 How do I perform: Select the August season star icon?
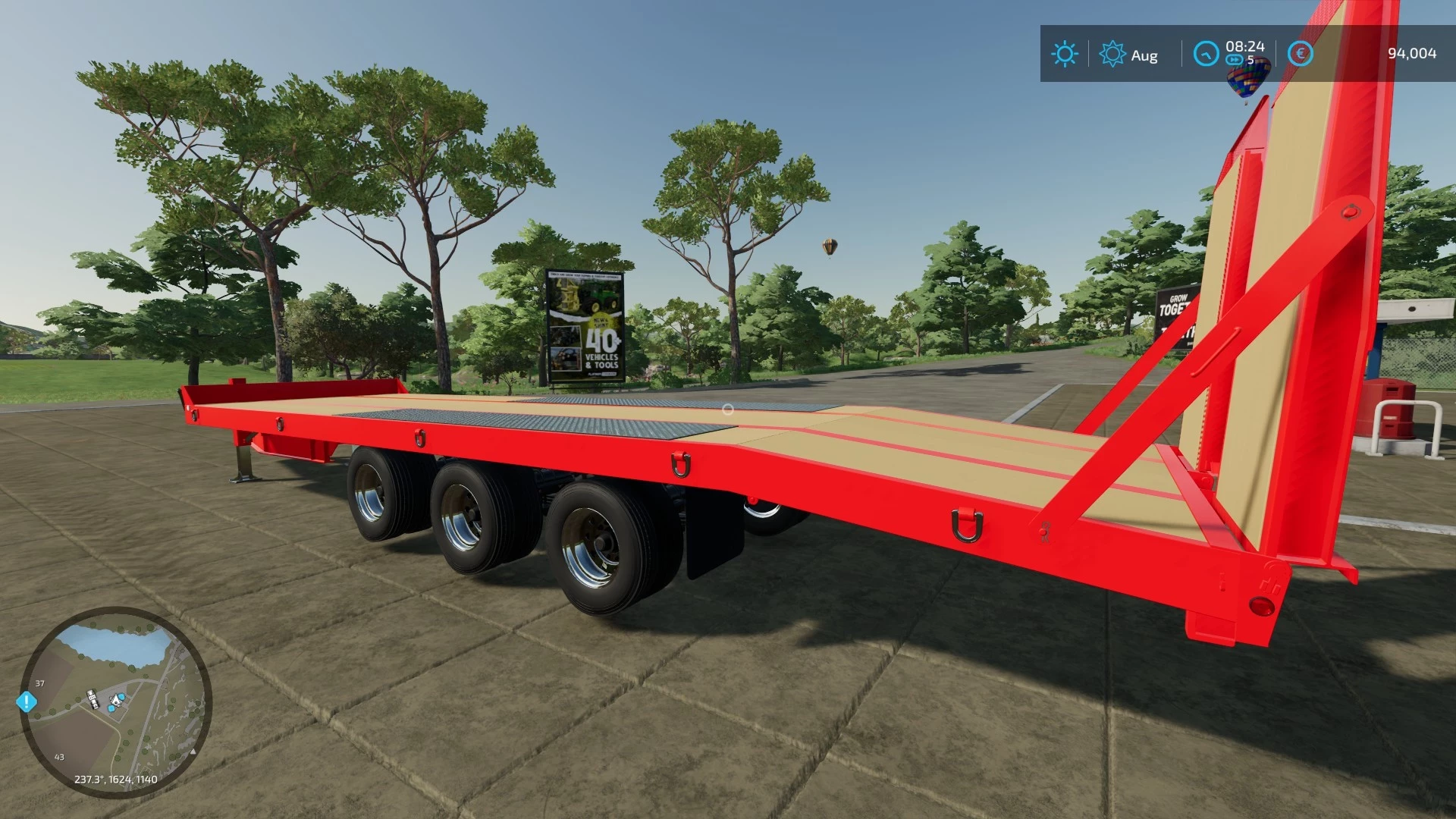point(1113,54)
